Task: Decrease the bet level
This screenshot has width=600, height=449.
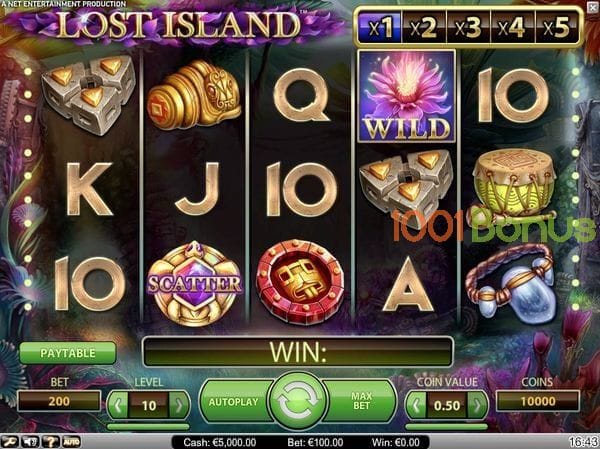Action: coord(118,404)
